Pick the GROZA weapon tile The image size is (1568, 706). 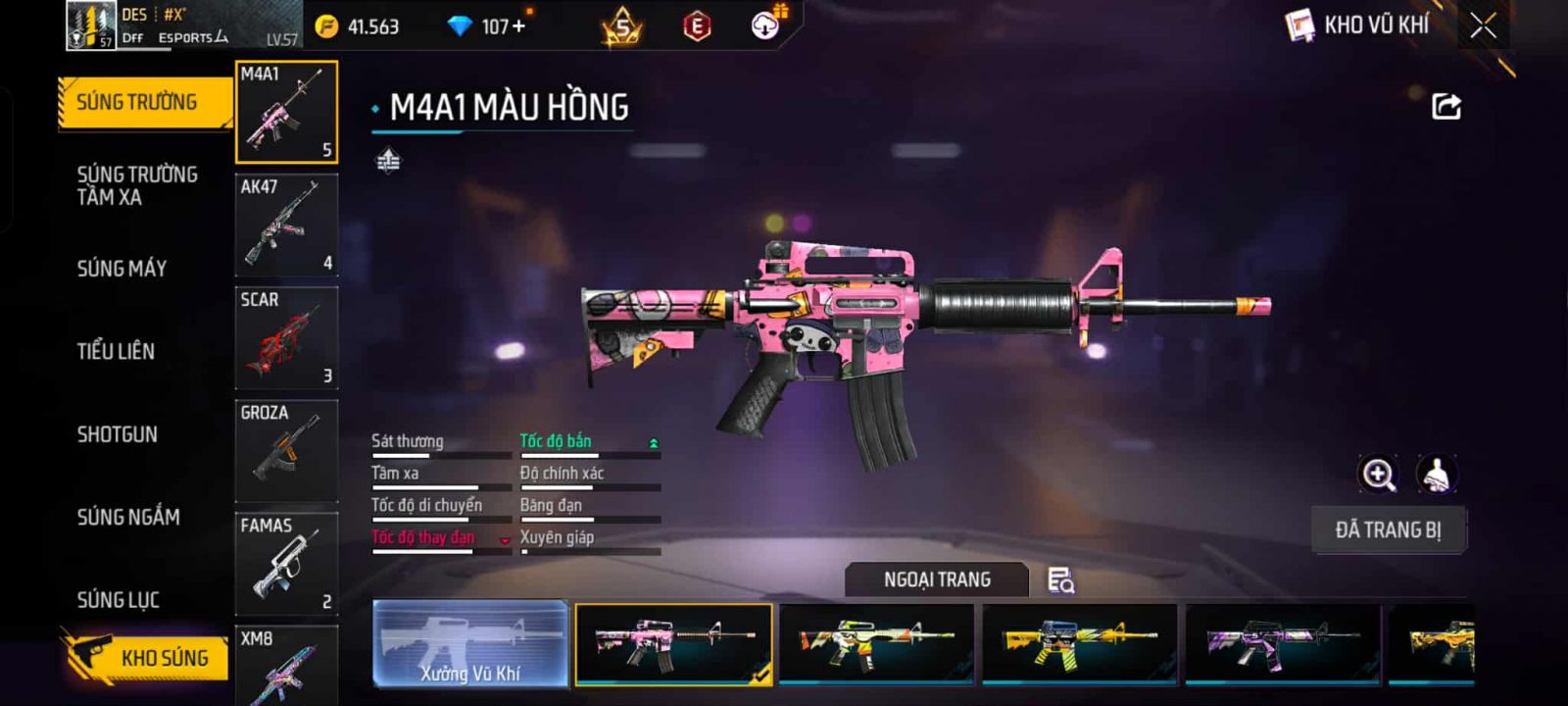coord(286,450)
